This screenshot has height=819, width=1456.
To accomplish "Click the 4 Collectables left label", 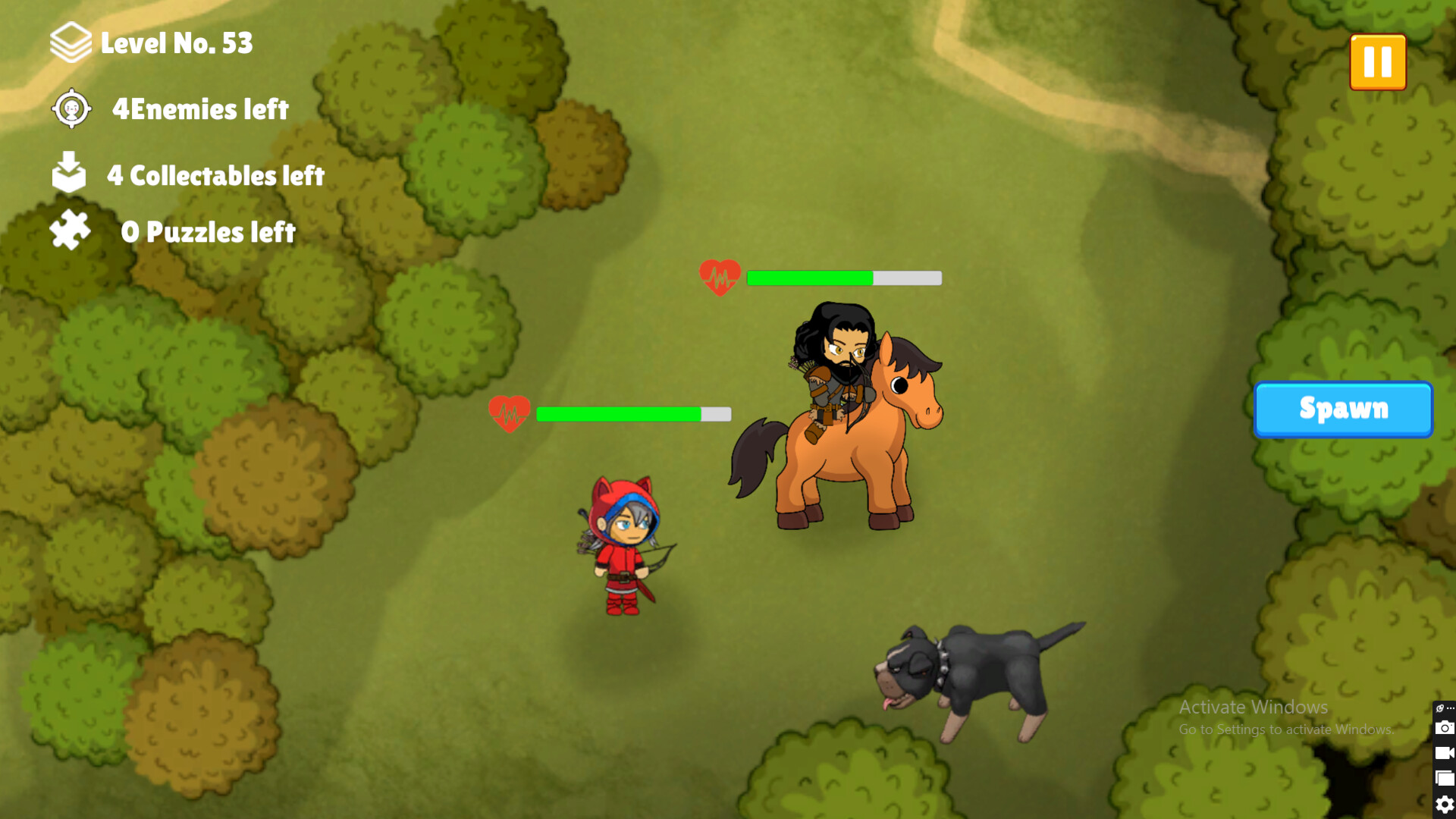I will point(215,175).
